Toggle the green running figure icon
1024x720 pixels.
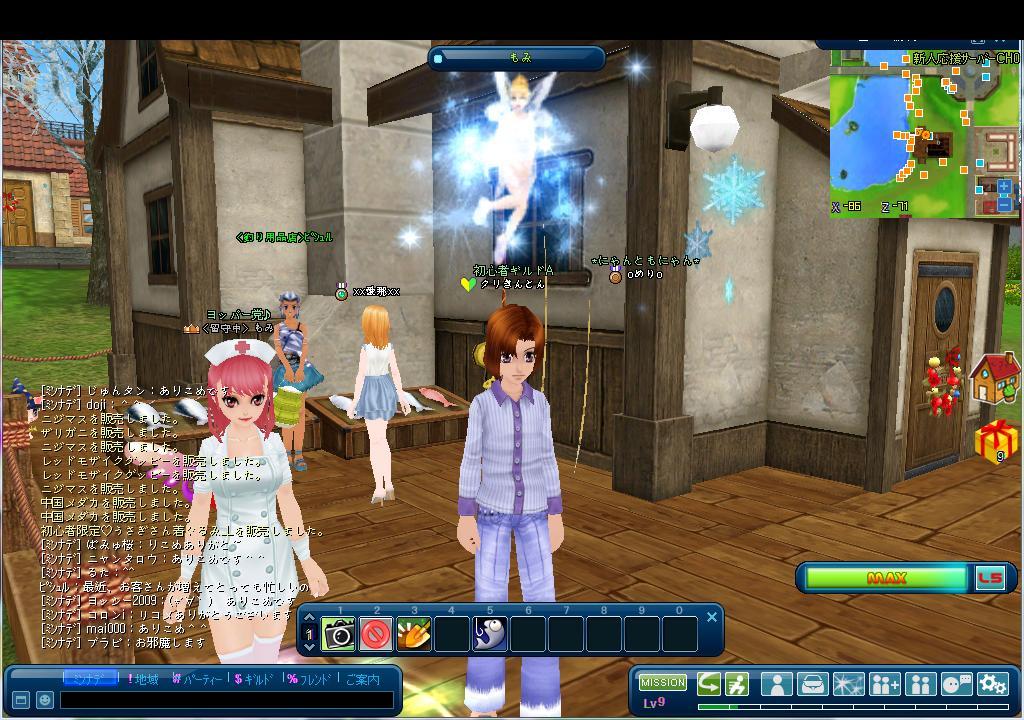737,684
